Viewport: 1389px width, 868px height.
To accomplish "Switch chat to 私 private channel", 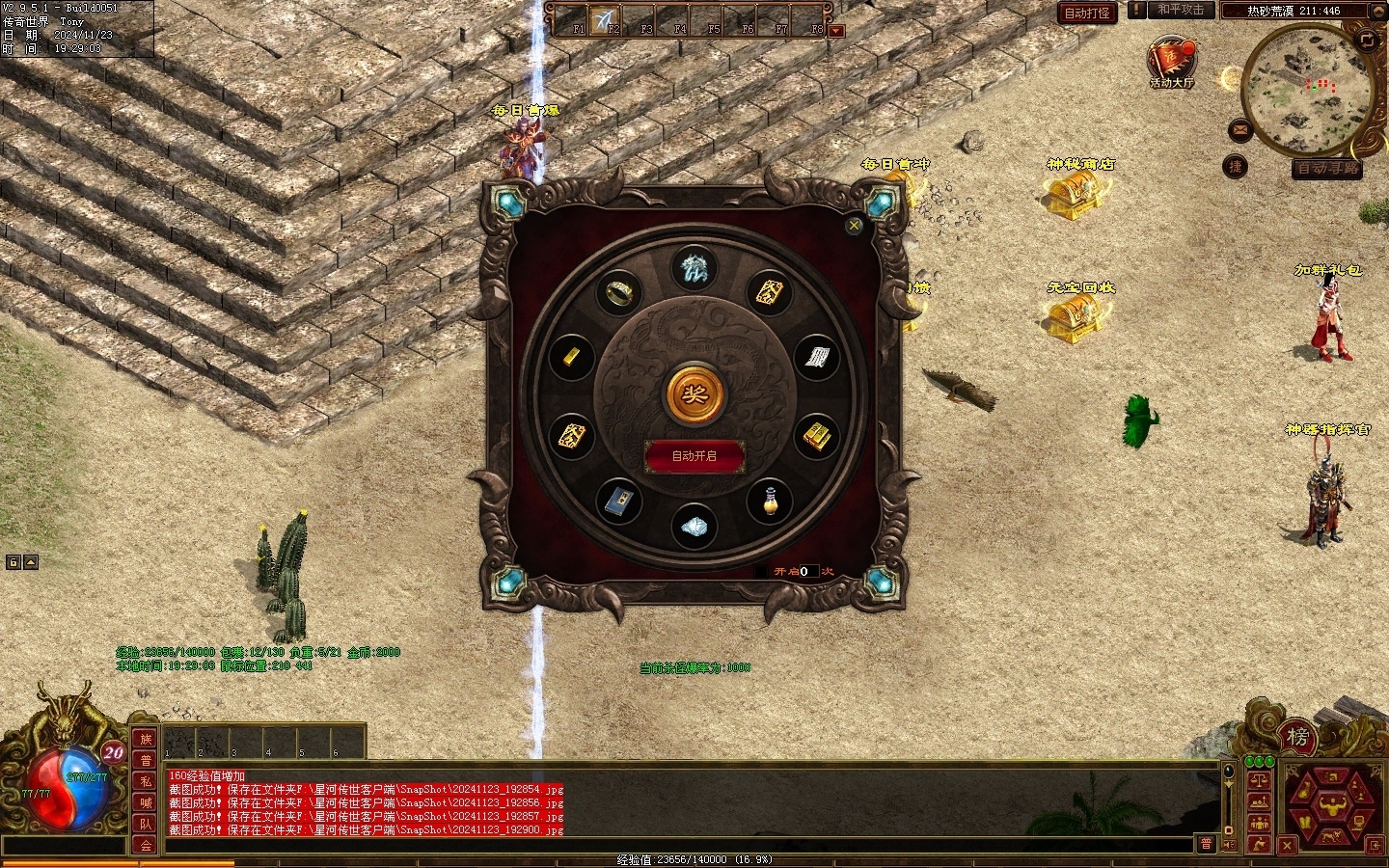I will click(146, 781).
